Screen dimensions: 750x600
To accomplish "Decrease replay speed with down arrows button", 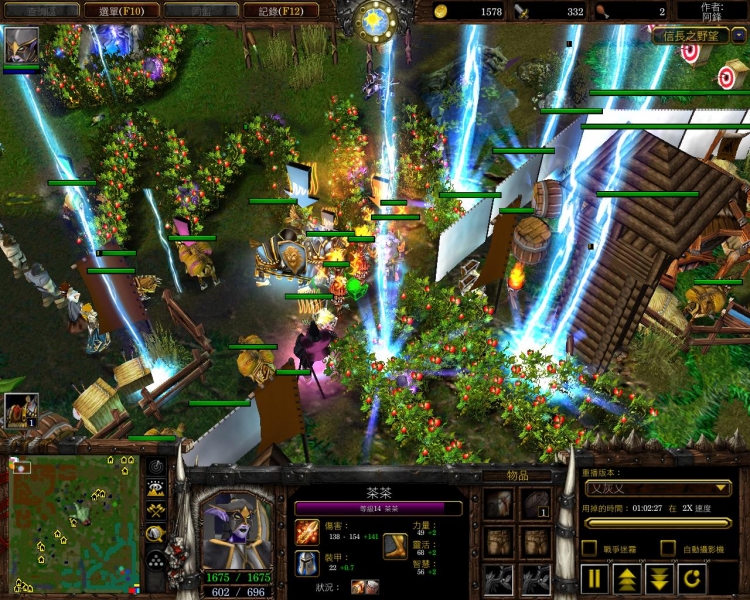I will 659,578.
